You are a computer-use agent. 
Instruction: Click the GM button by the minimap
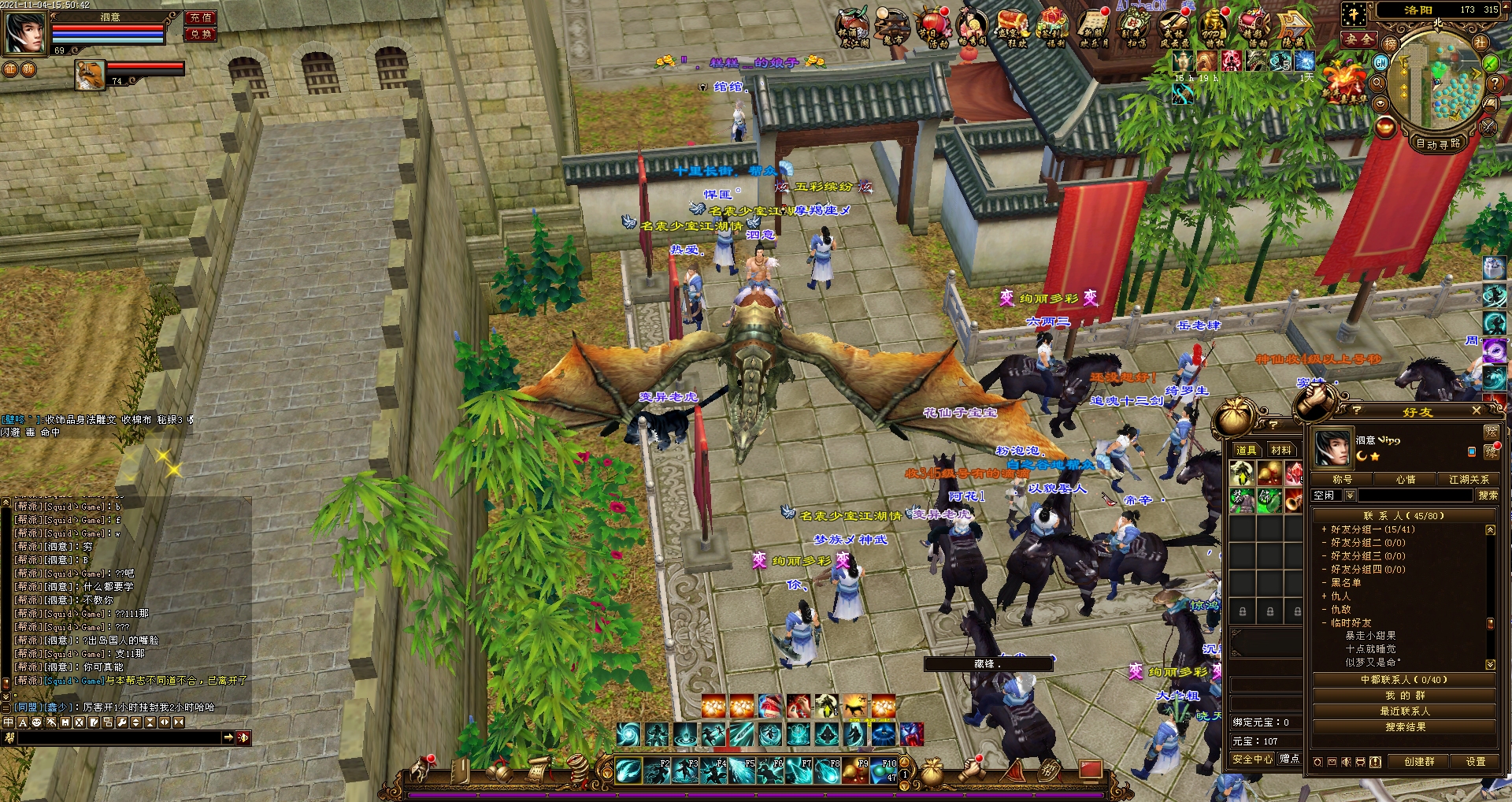[1380, 62]
